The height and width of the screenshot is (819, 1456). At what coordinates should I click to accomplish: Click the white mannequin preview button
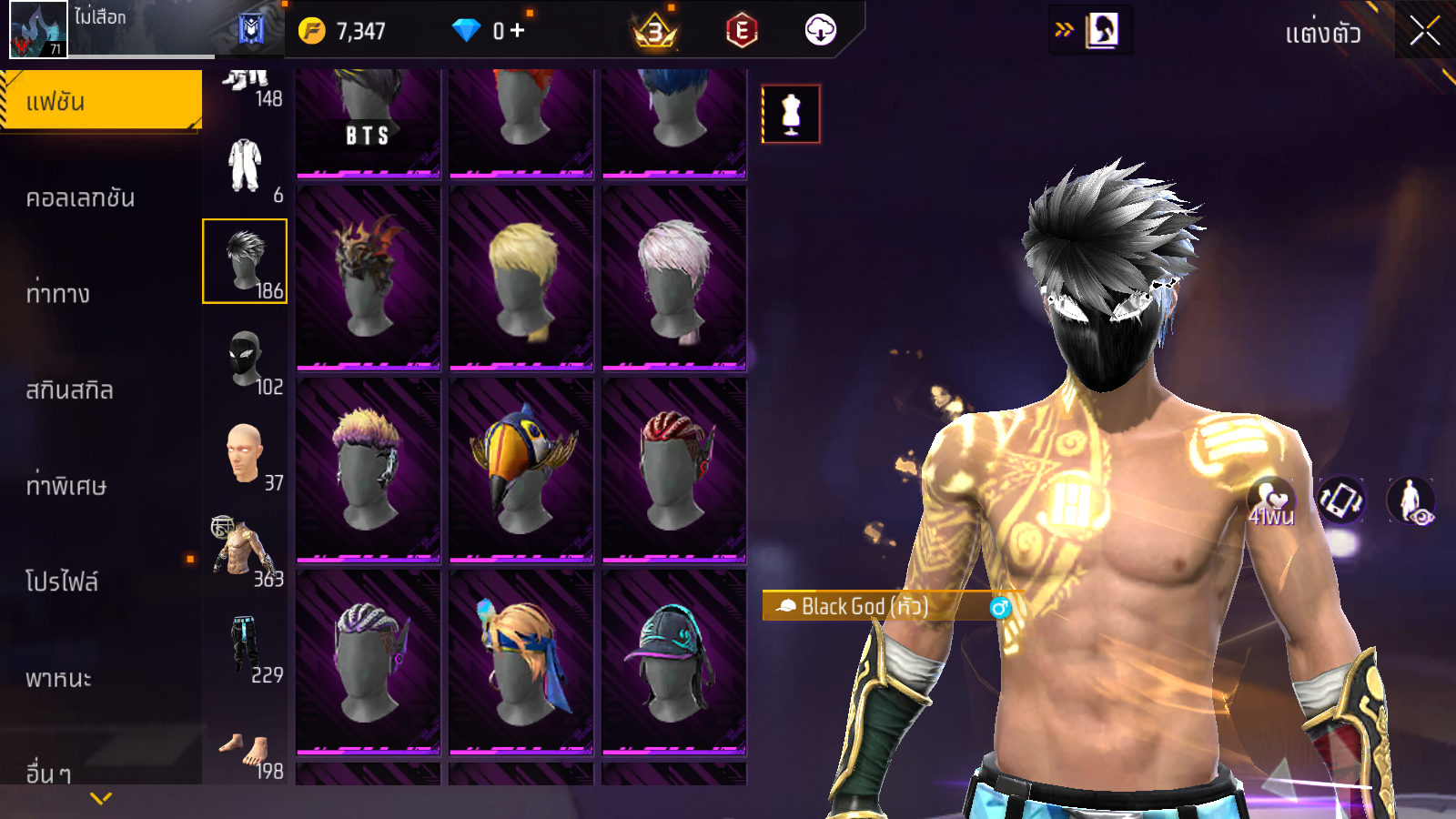791,114
